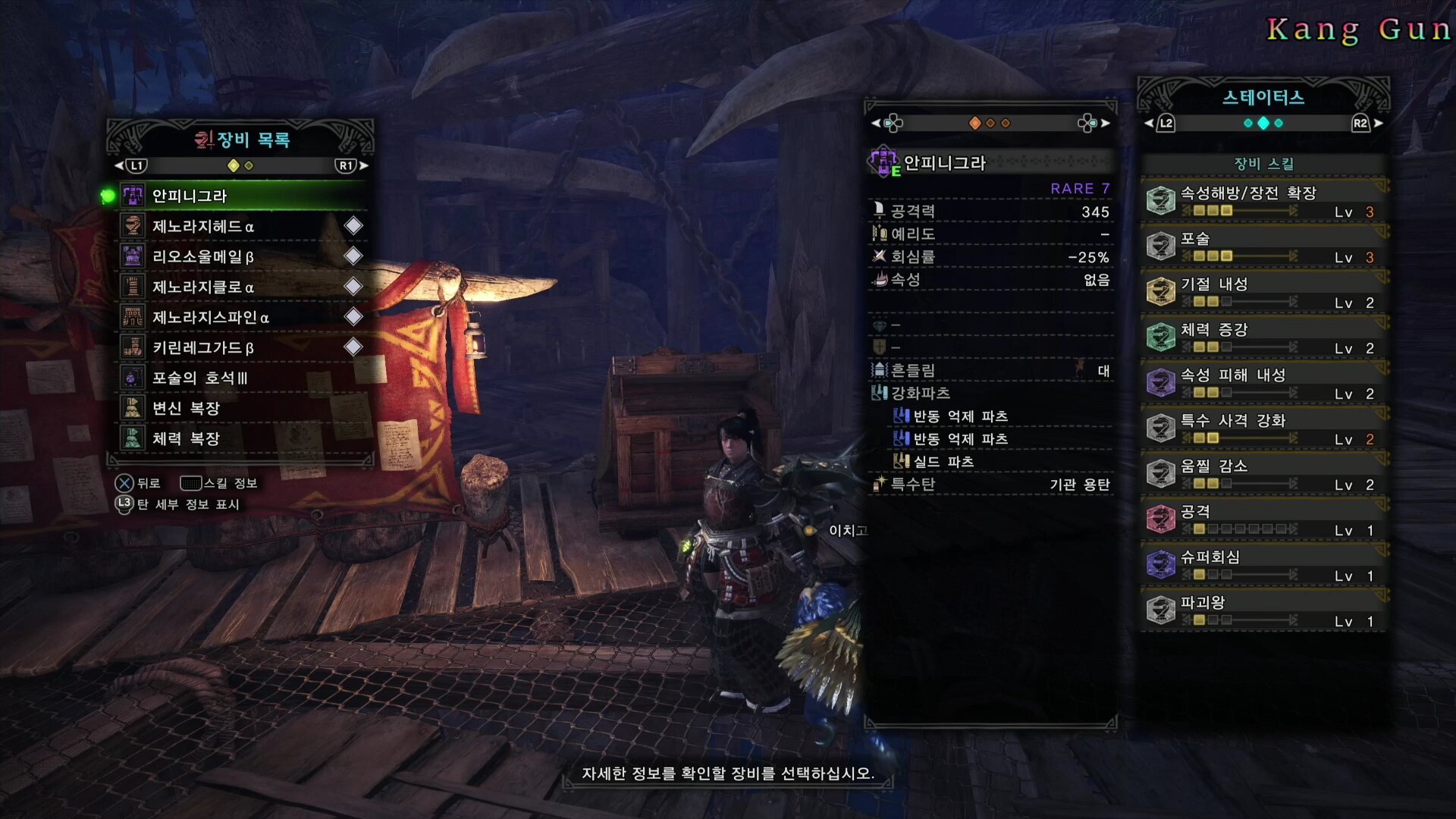
Task: Select the 슈퍼회심 skill row
Action: tap(1263, 565)
